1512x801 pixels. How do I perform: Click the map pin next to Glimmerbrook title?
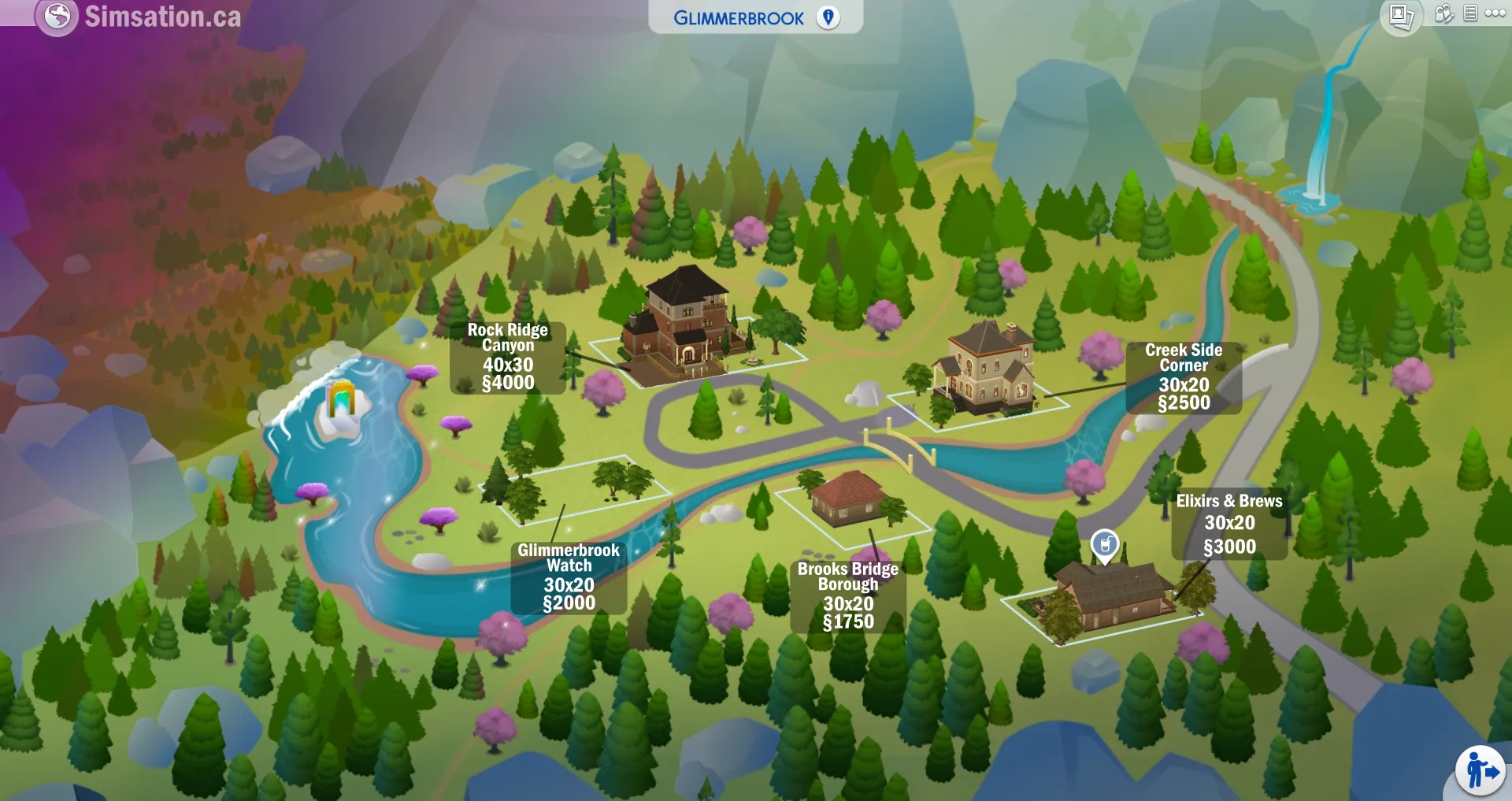pyautogui.click(x=827, y=17)
